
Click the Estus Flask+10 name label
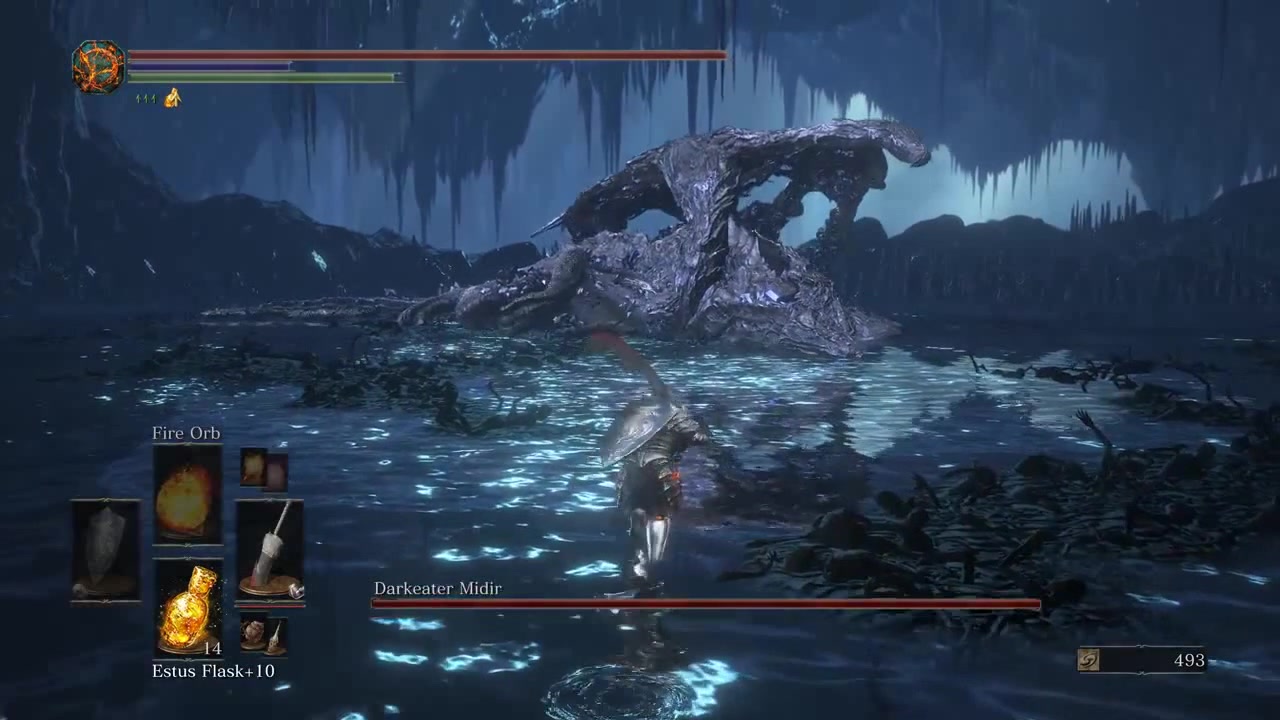pos(213,671)
